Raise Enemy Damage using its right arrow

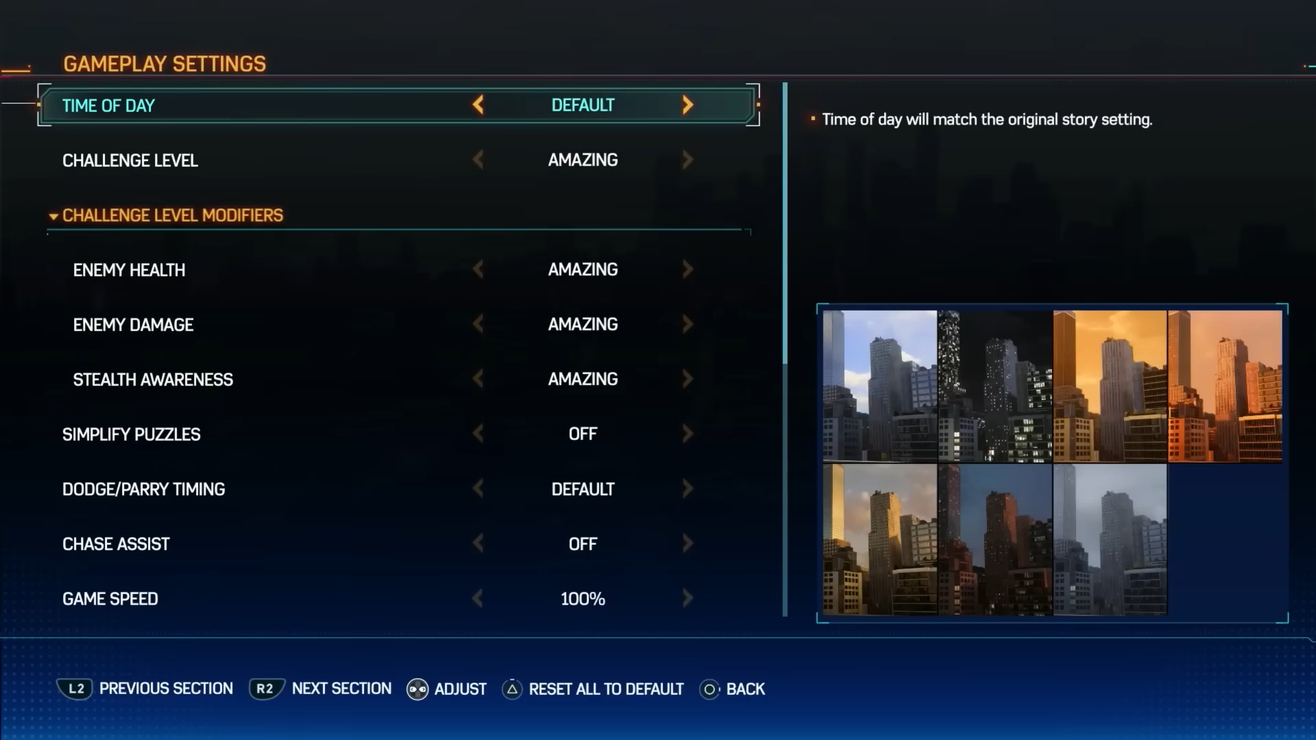pyautogui.click(x=687, y=325)
